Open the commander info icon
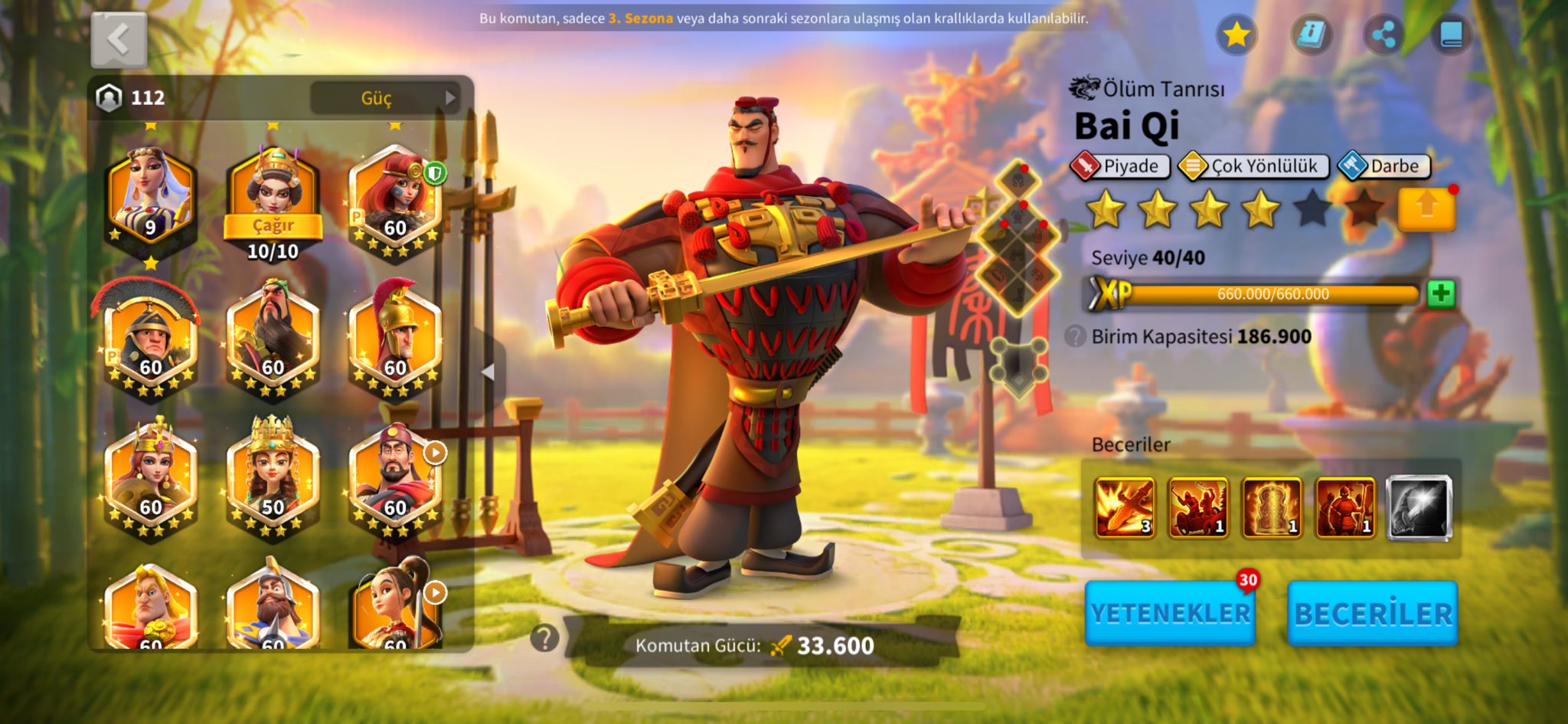 [1311, 34]
